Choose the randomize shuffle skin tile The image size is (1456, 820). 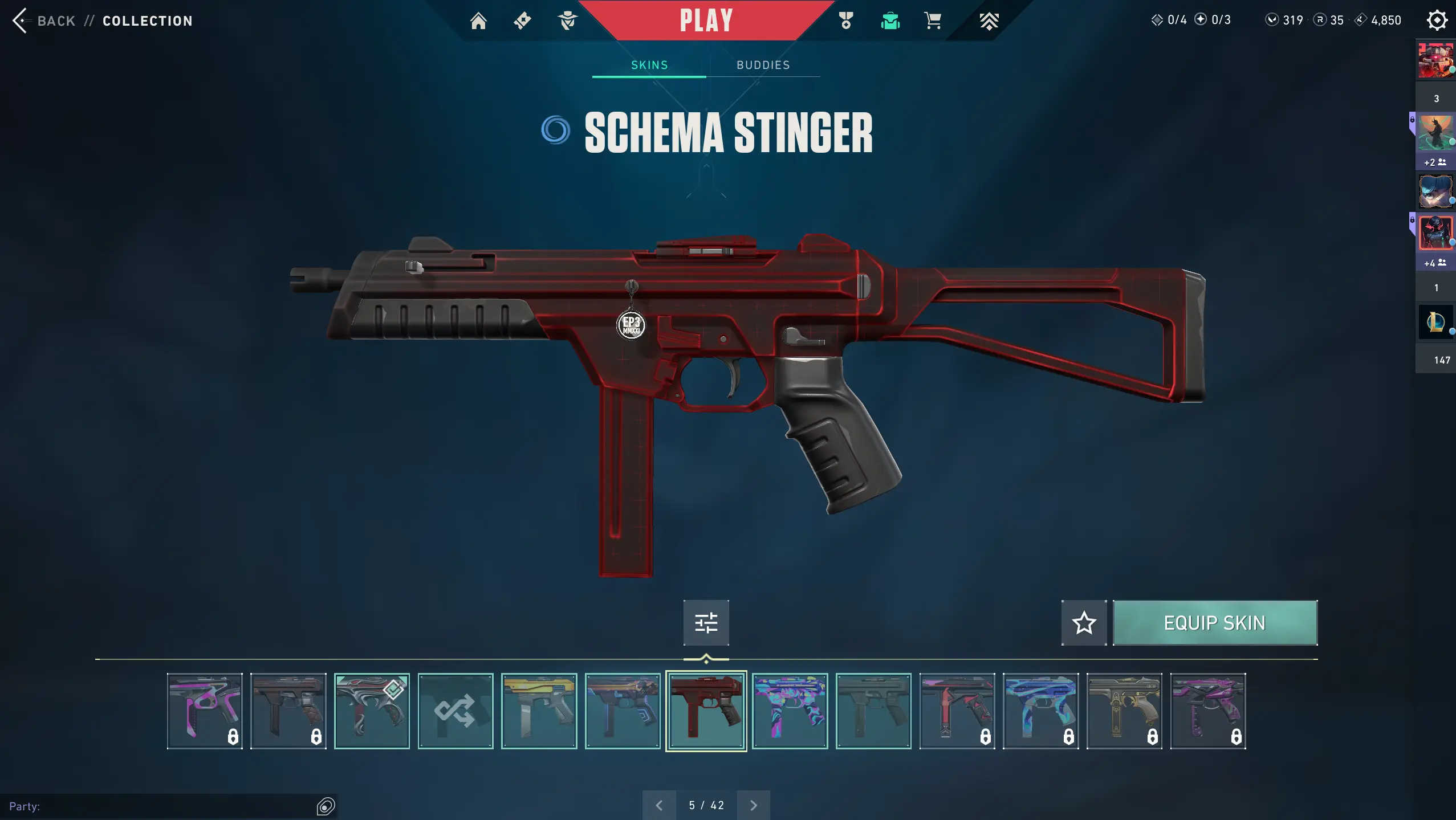tap(455, 711)
